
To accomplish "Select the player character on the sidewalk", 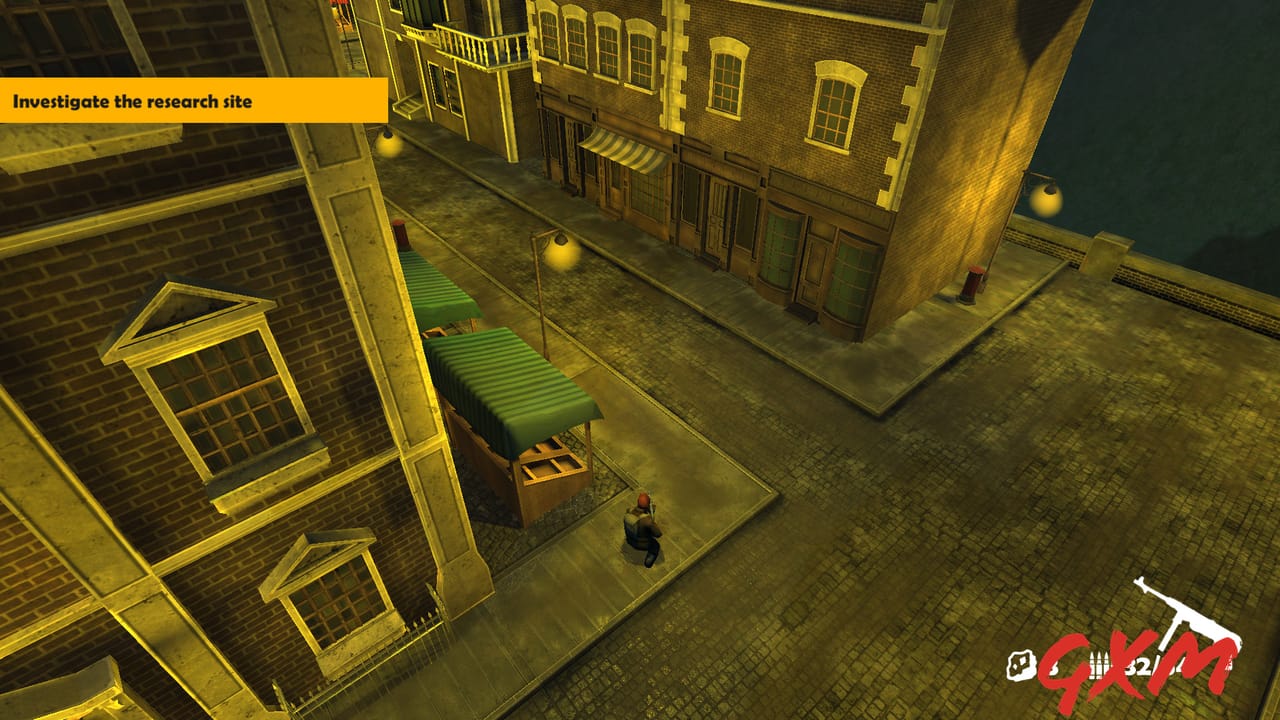I will coord(640,525).
